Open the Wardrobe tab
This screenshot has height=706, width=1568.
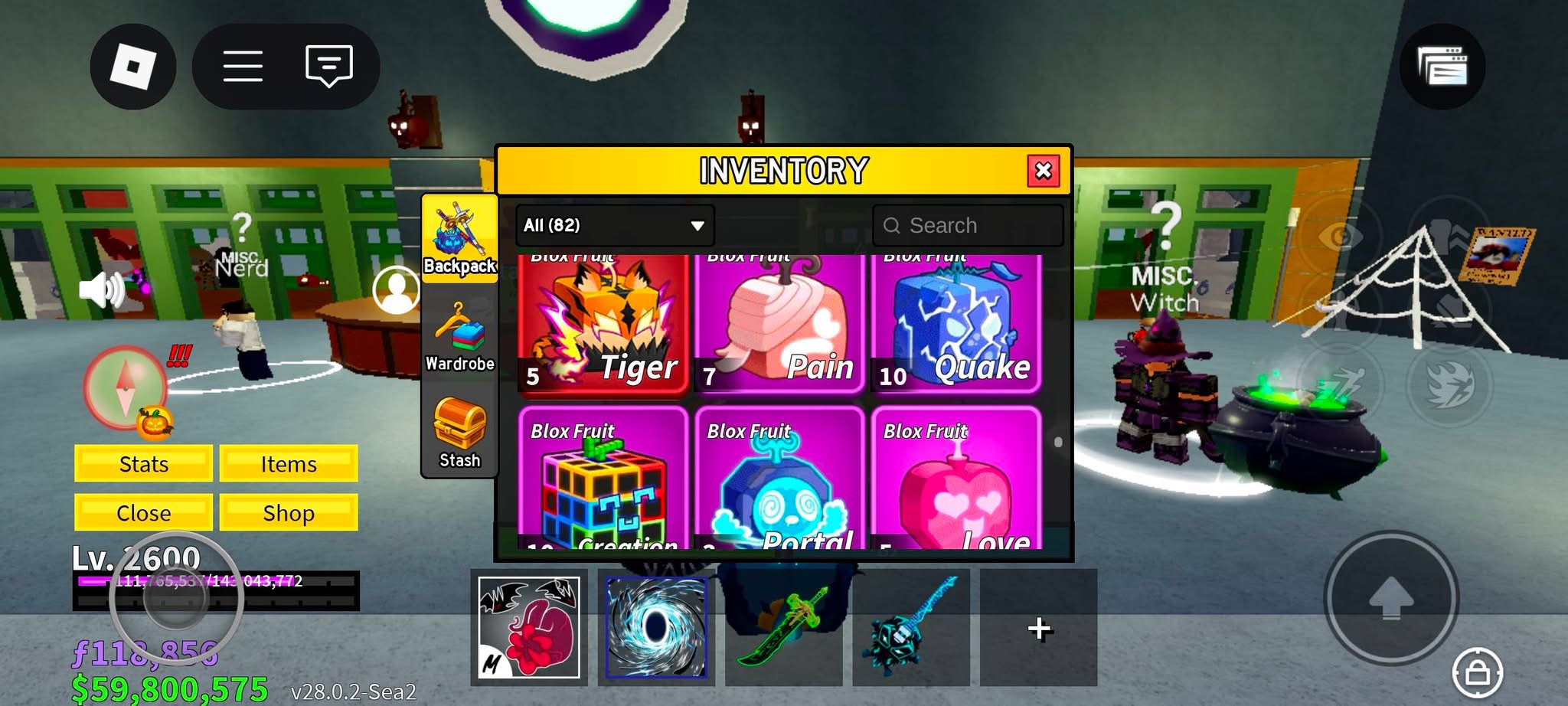(x=459, y=337)
